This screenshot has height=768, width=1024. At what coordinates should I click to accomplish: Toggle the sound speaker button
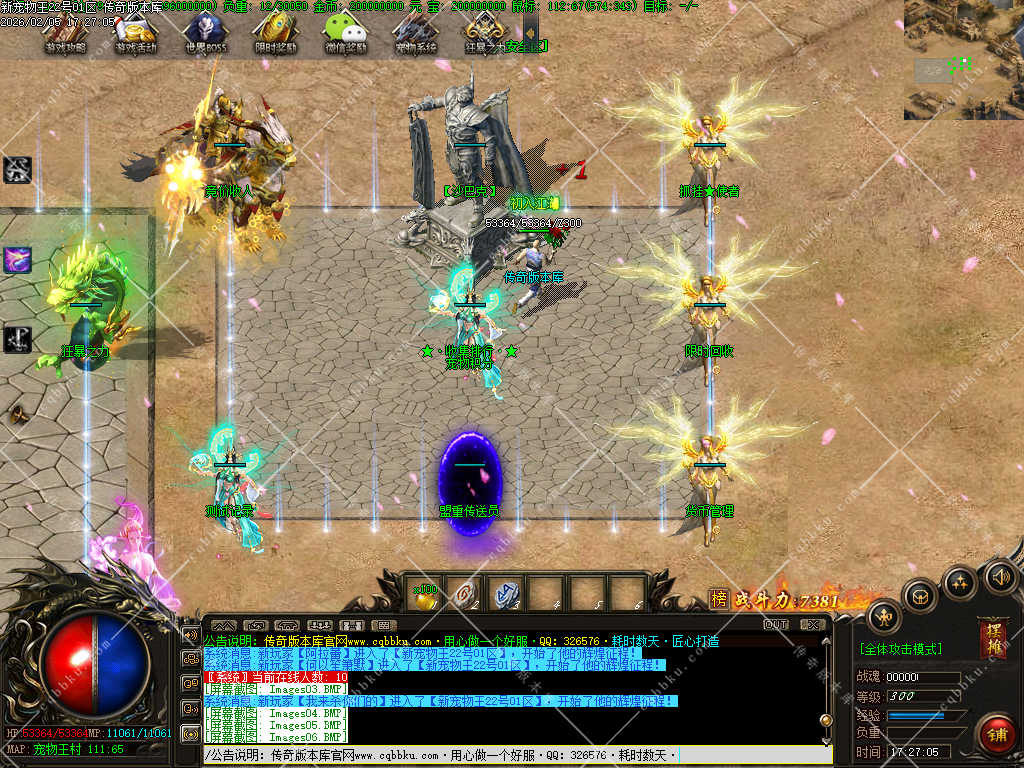pos(1000,575)
